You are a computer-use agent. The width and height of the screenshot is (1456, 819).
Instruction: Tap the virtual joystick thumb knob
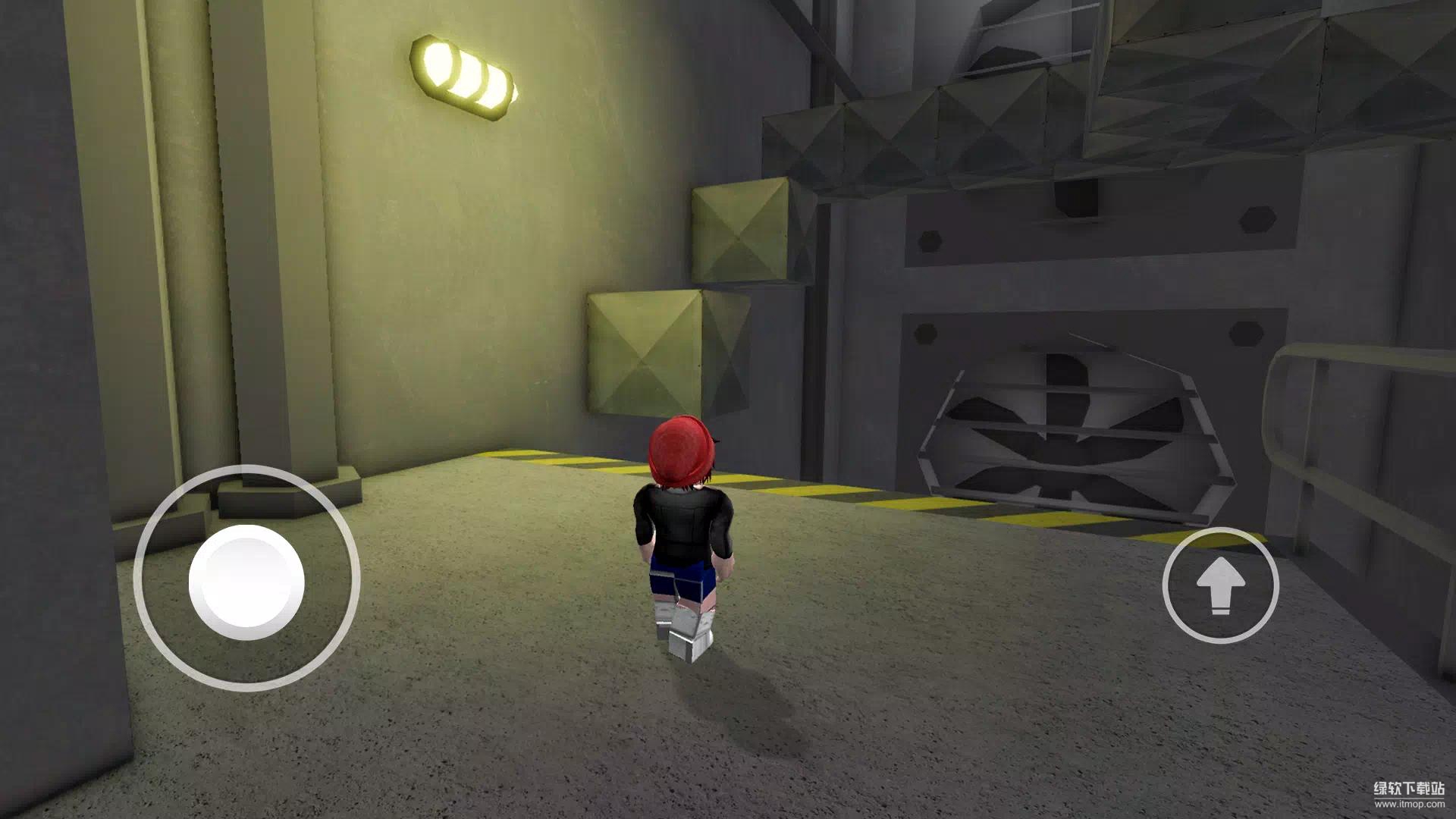point(246,582)
